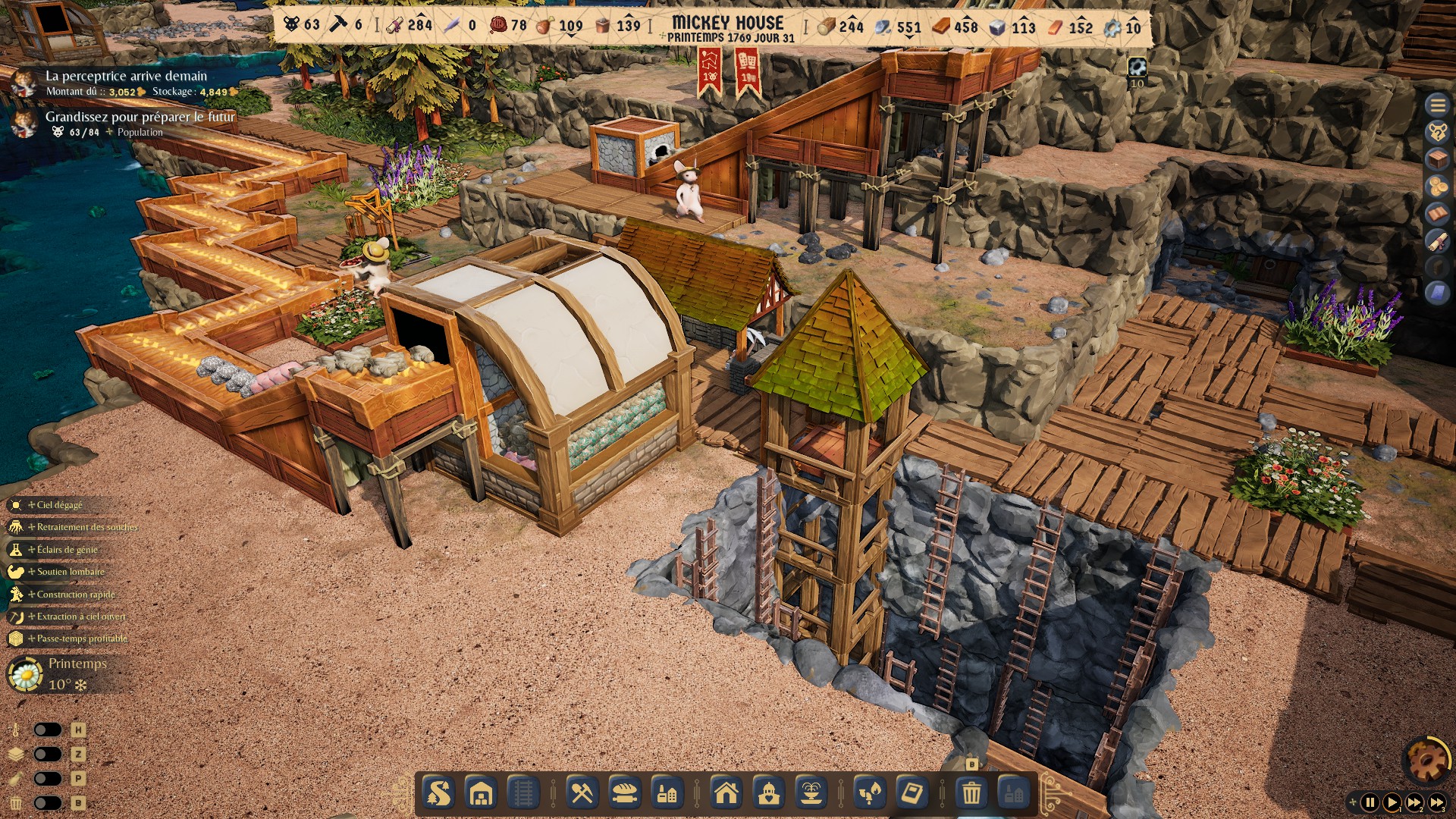Open the storage warehouse build category

tap(482, 794)
